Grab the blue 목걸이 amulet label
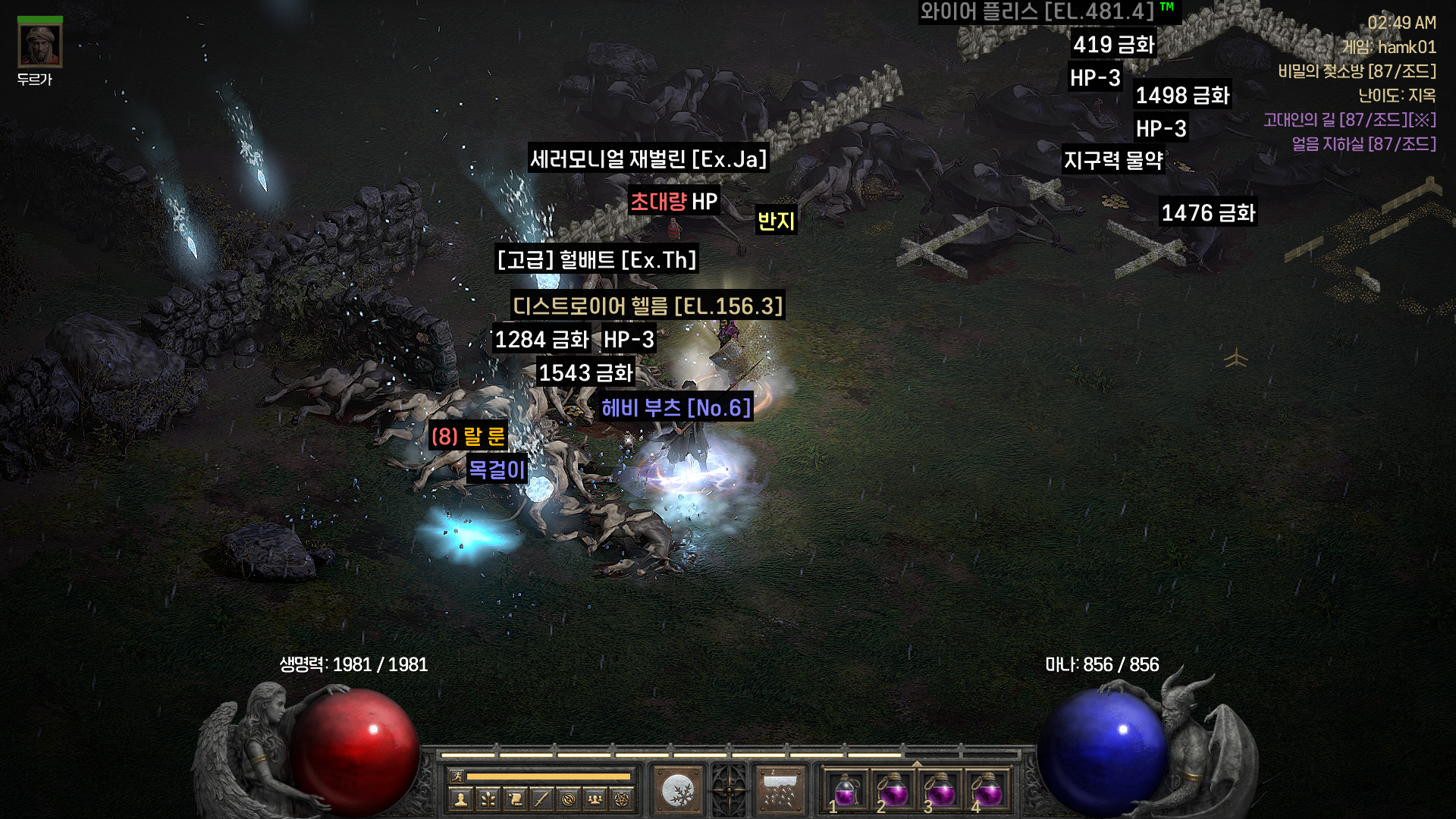 click(497, 469)
